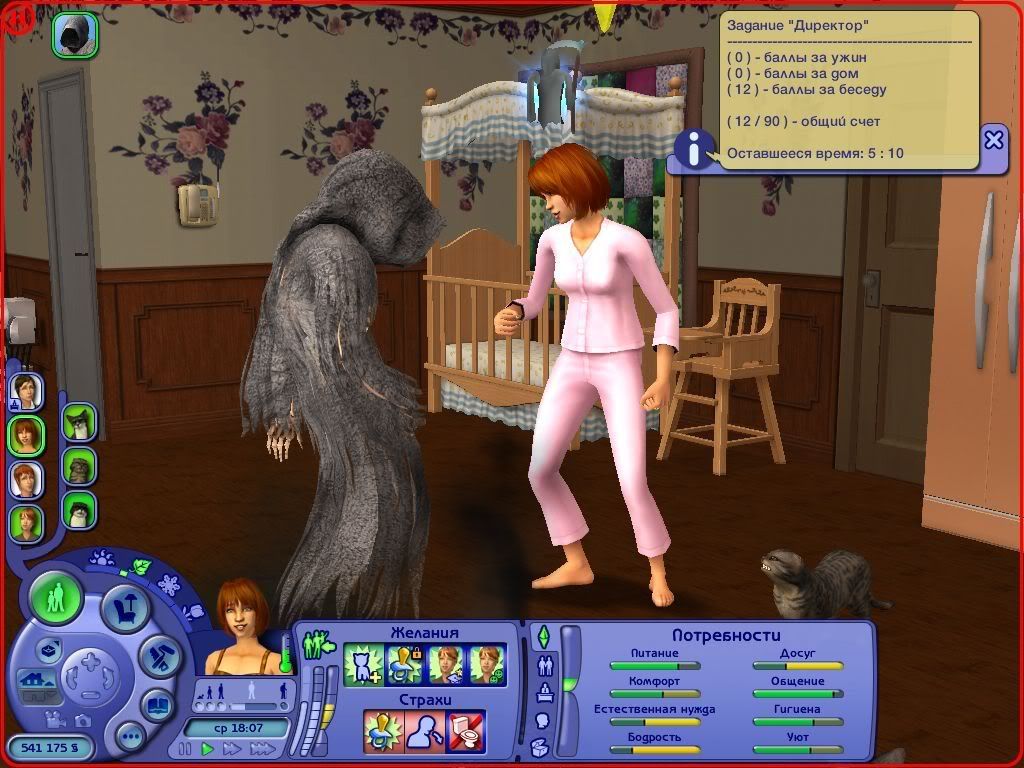Image resolution: width=1024 pixels, height=768 pixels.
Task: Open the relationships panel tab
Action: pos(544,666)
